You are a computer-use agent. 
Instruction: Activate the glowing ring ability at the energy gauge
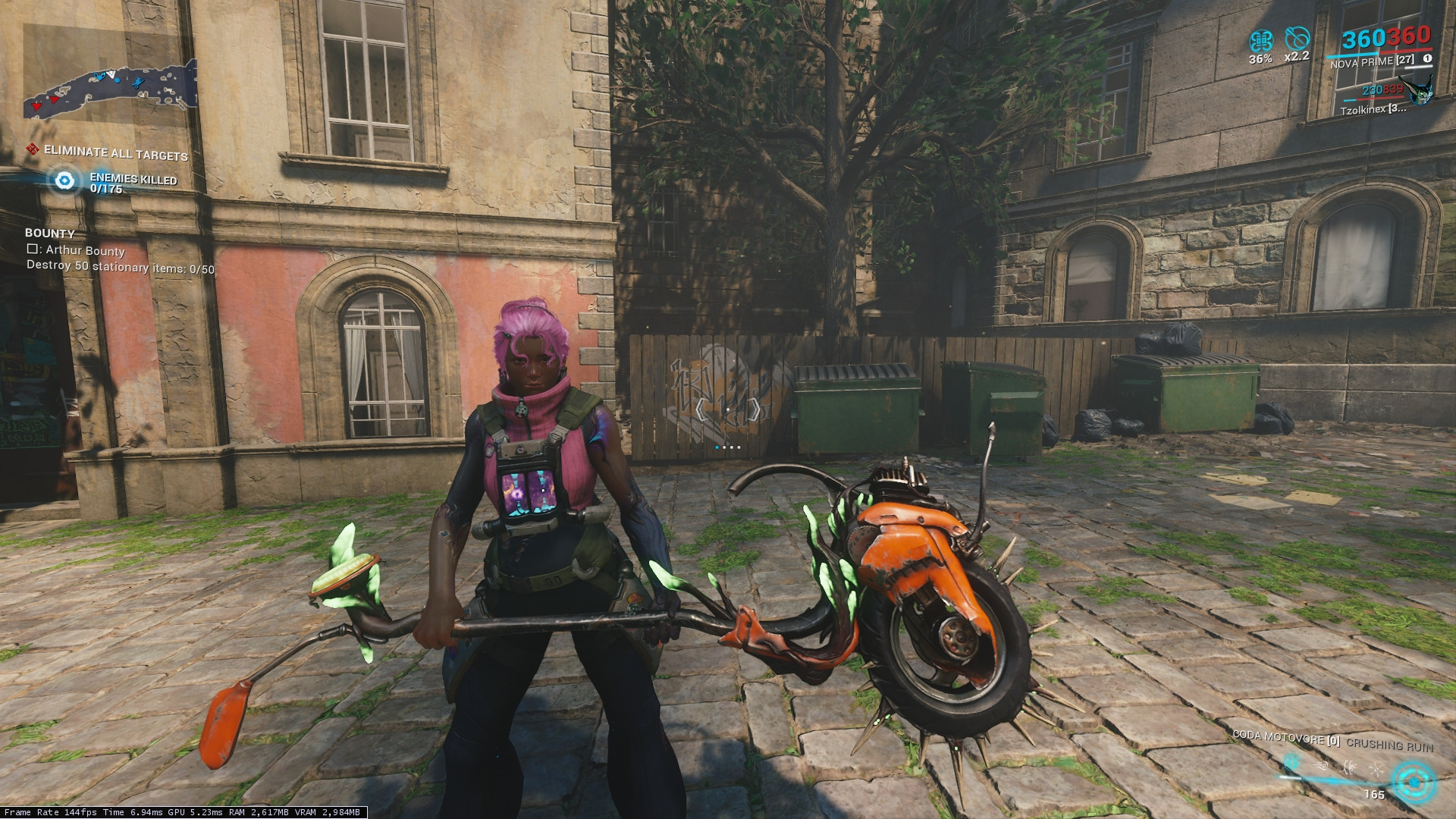pos(1414,782)
